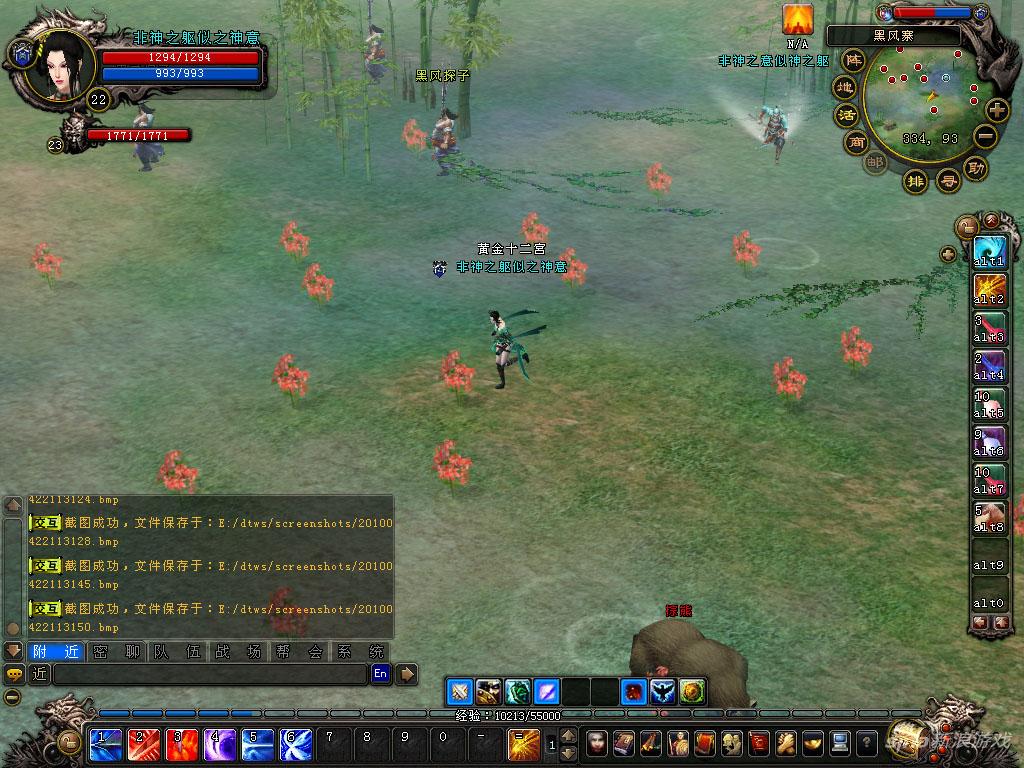
Task: Activate the skill in hotbar slot 1
Action: pos(105,742)
